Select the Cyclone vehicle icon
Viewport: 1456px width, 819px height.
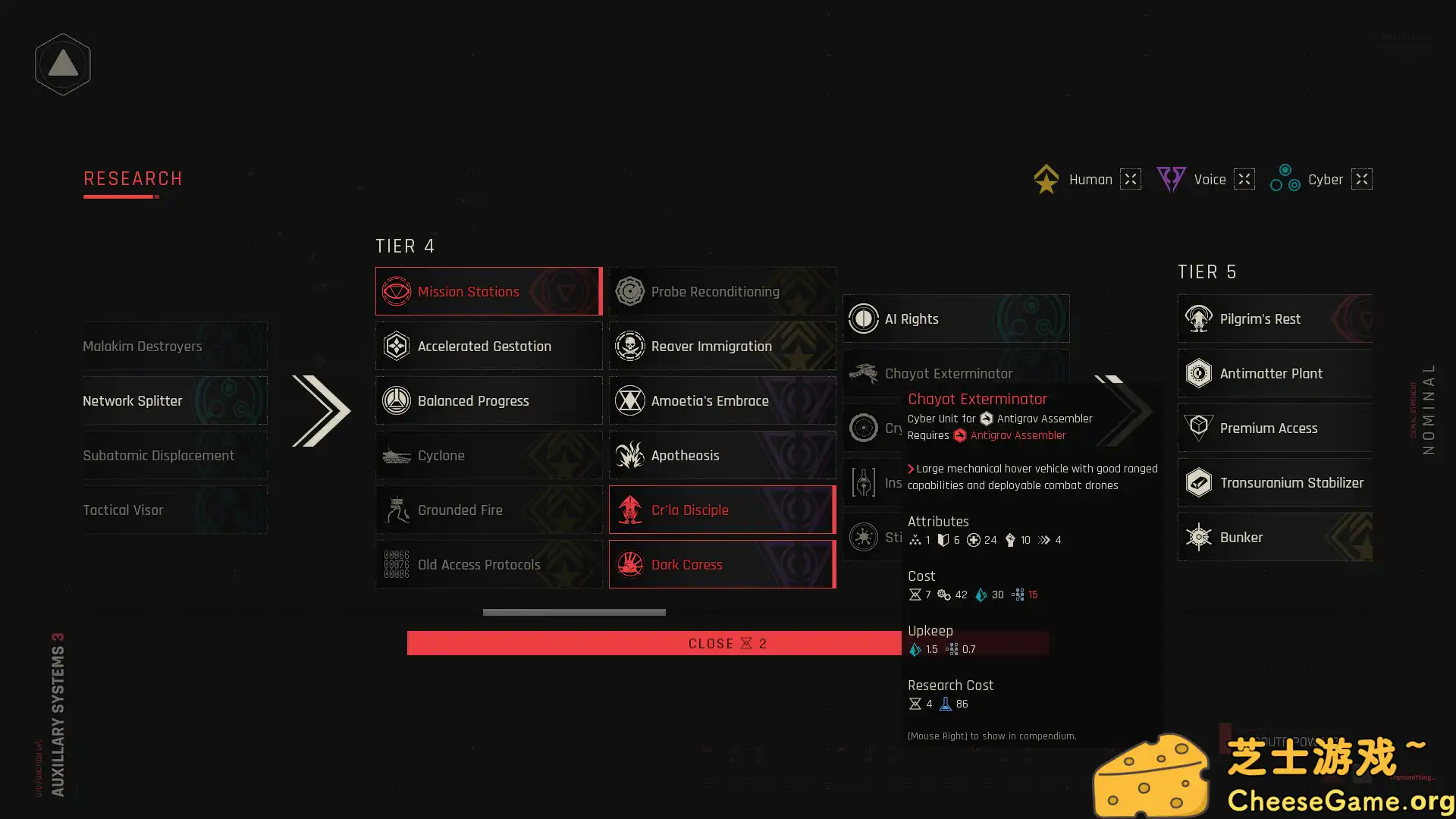tap(396, 455)
